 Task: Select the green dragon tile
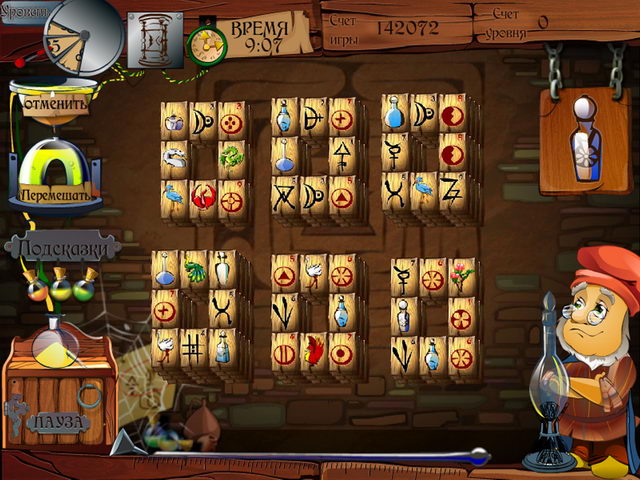[229, 155]
